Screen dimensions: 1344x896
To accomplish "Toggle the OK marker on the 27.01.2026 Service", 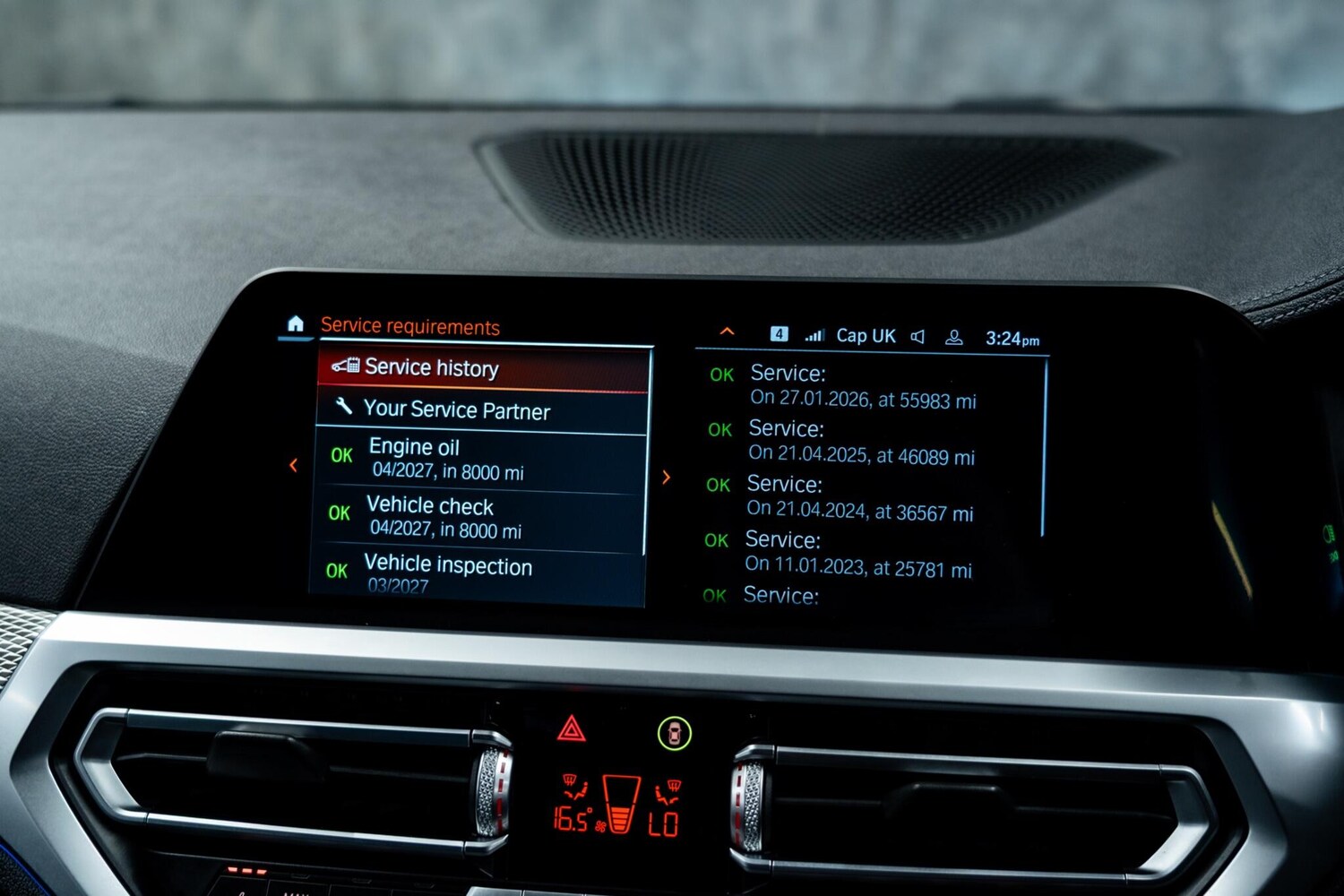I will pos(722,375).
